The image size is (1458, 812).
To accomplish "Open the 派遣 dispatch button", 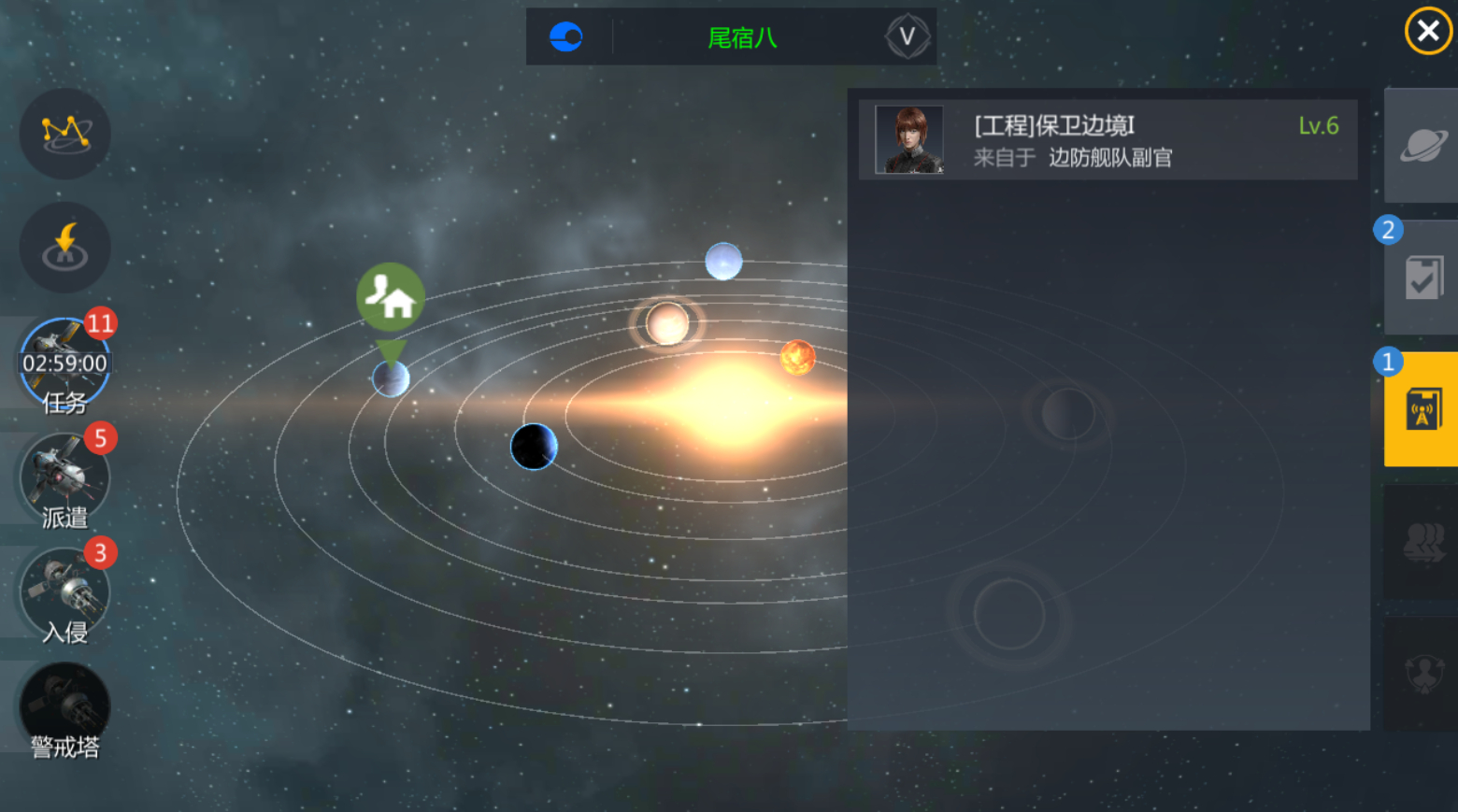I will 65,479.
